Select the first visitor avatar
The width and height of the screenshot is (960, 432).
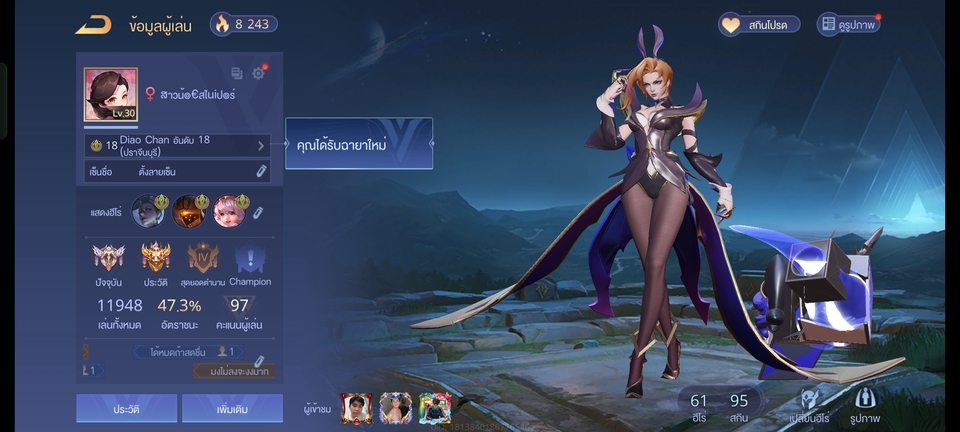(356, 407)
